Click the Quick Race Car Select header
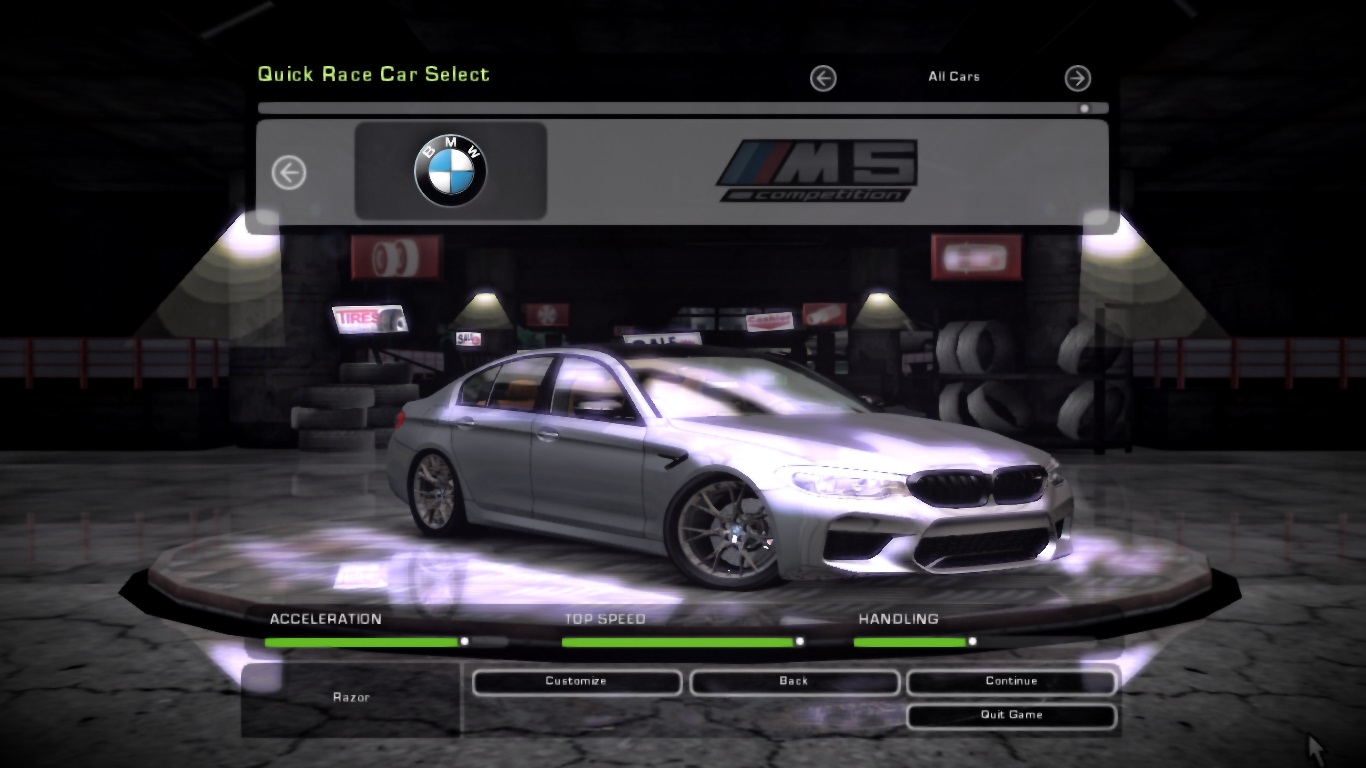This screenshot has height=768, width=1366. (374, 73)
